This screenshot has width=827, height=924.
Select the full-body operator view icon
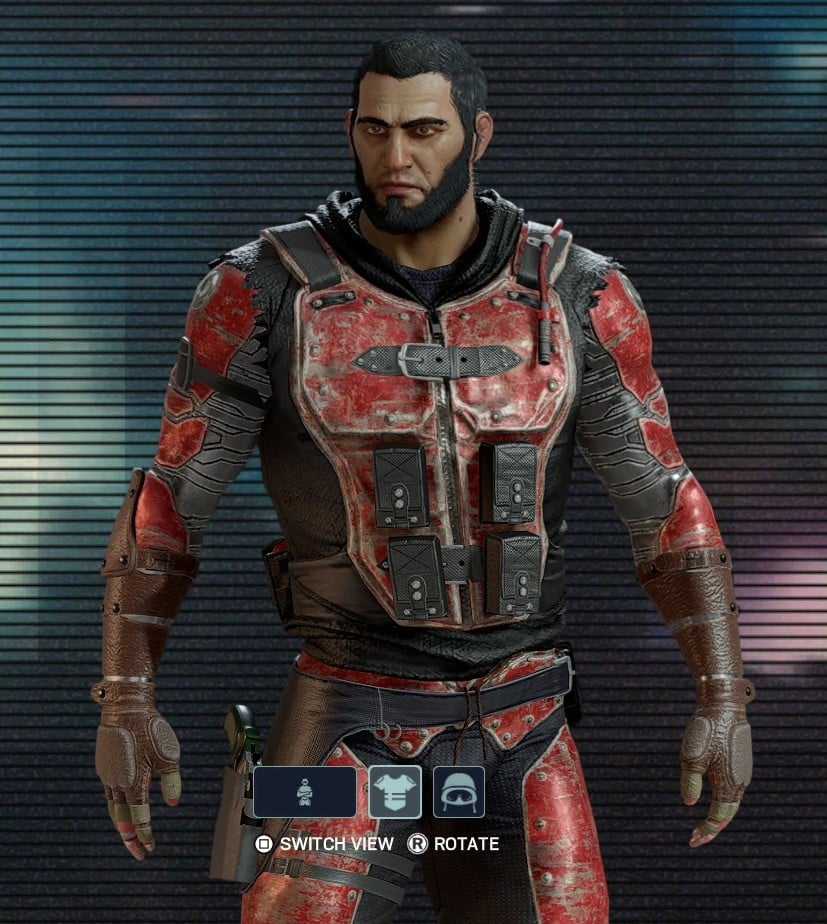pyautogui.click(x=305, y=792)
